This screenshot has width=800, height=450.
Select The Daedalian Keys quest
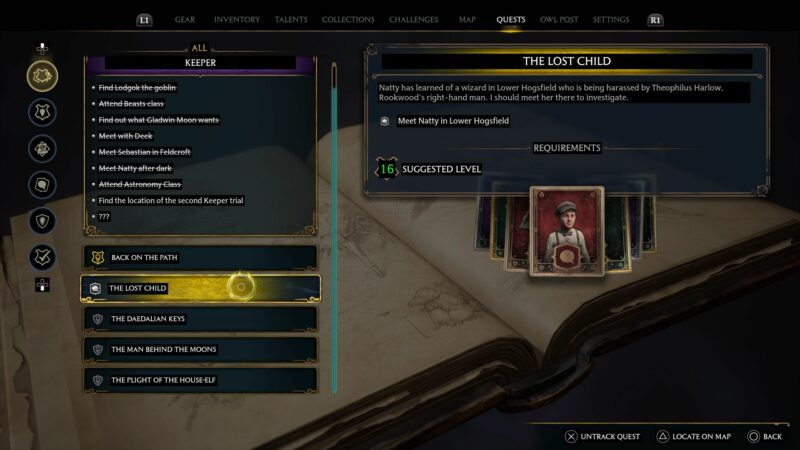[200, 319]
